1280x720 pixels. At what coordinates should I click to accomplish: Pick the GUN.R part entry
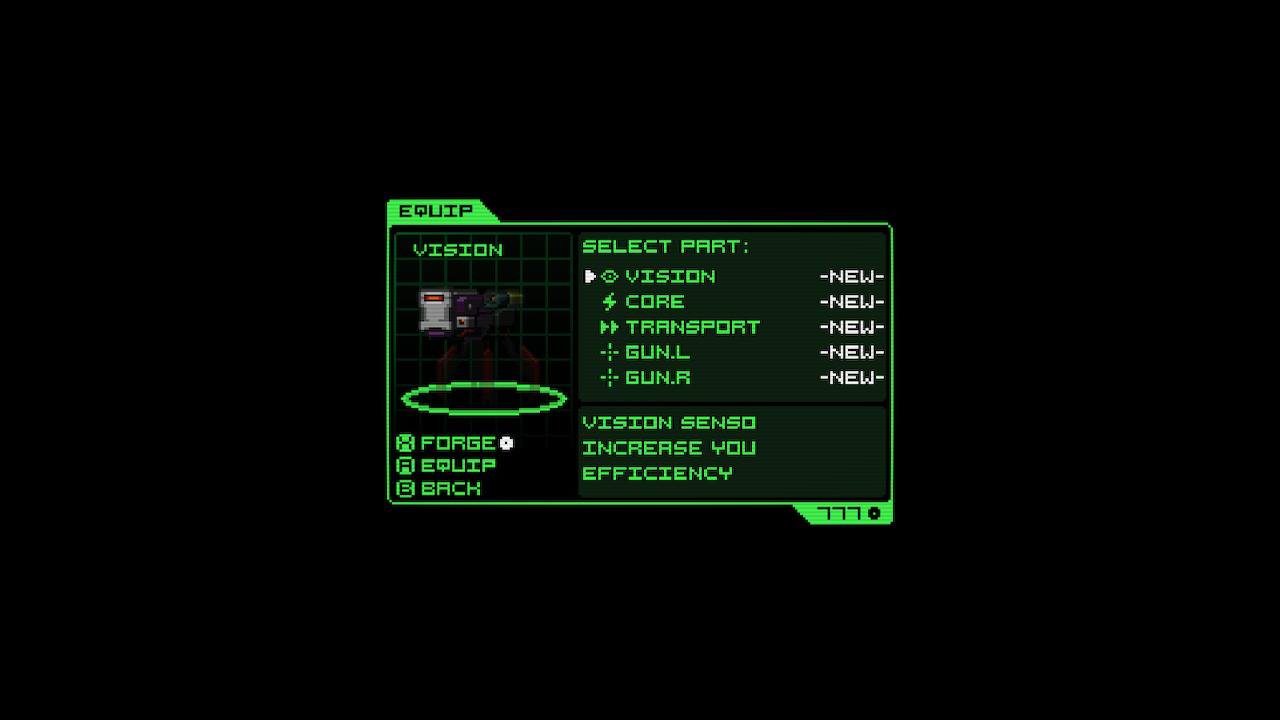click(x=657, y=378)
